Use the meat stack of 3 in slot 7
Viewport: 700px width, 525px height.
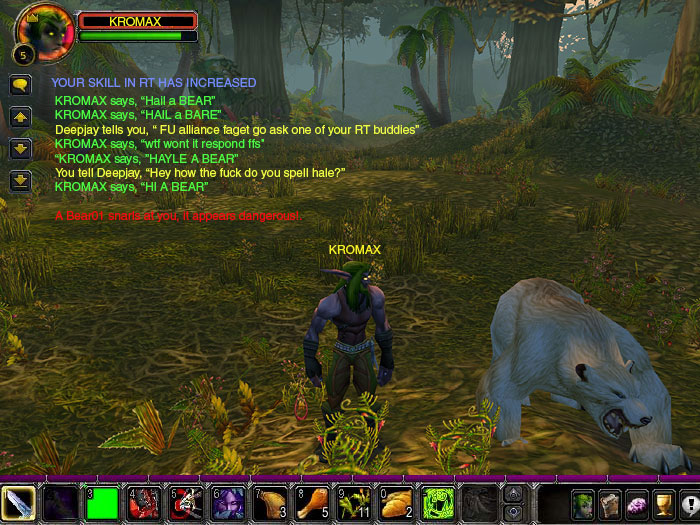(270, 503)
